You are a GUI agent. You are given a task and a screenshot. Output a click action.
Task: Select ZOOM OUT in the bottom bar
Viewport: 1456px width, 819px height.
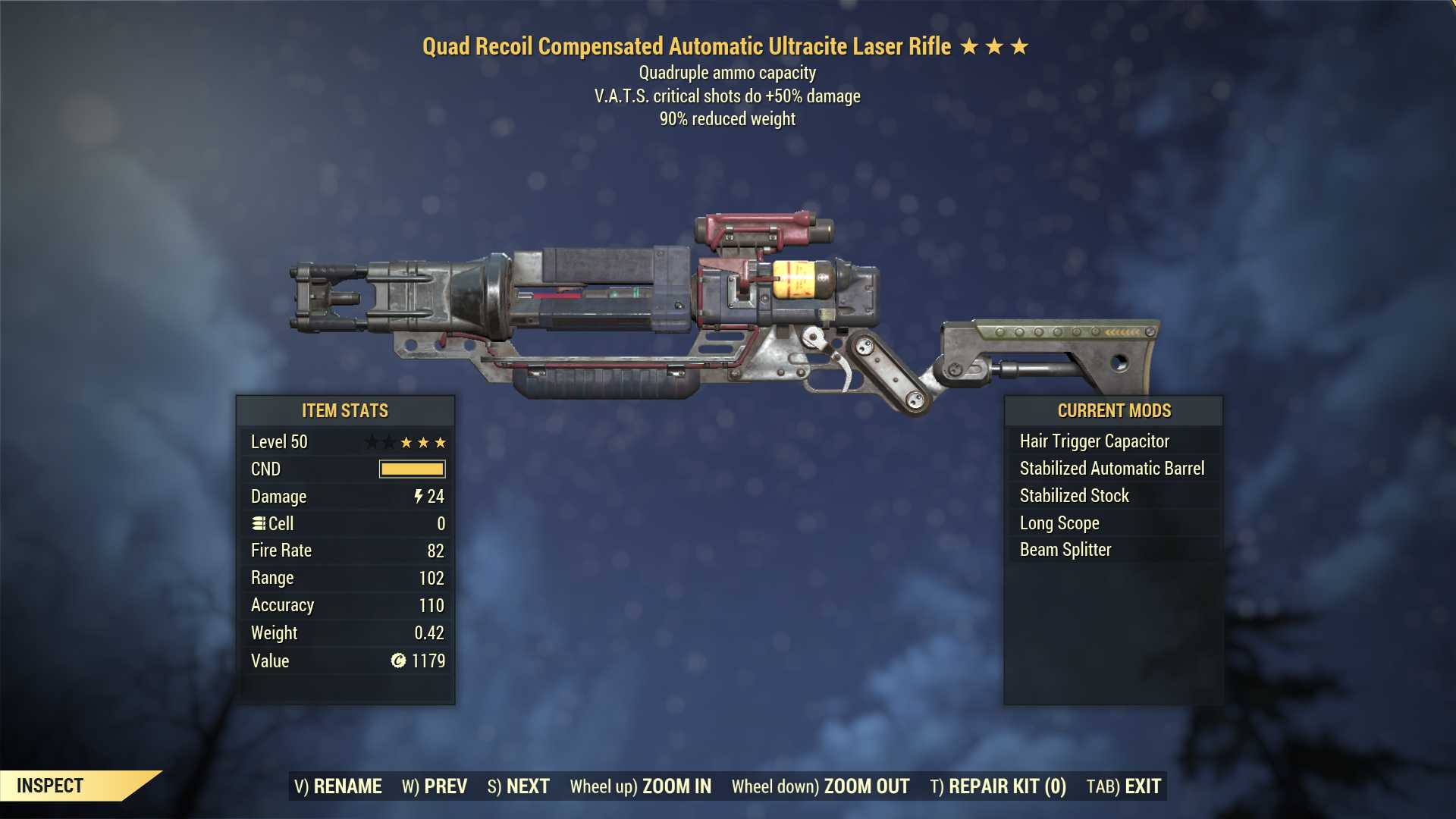pos(821,786)
